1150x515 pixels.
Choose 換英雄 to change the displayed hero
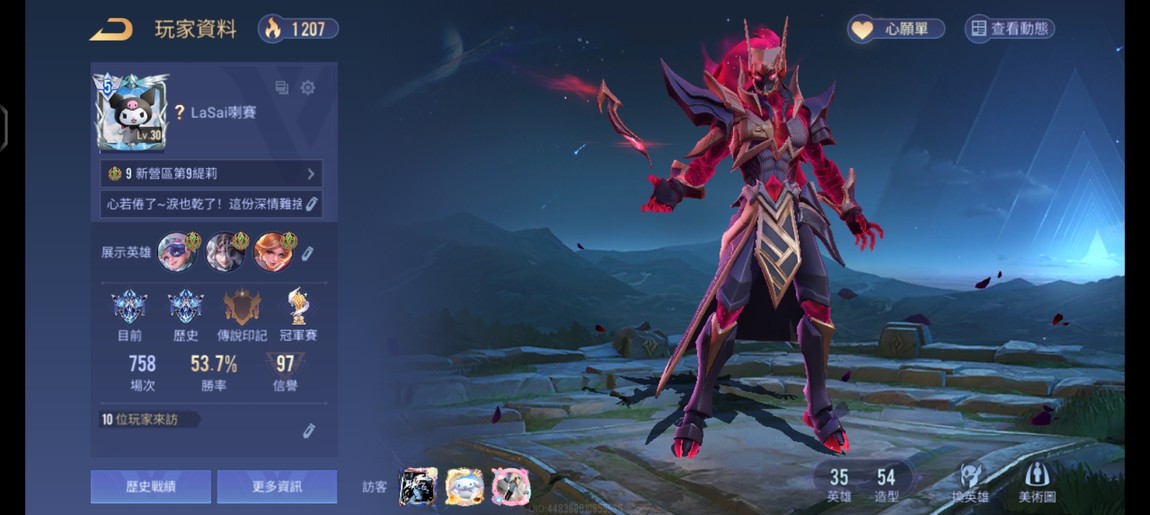pyautogui.click(x=970, y=483)
